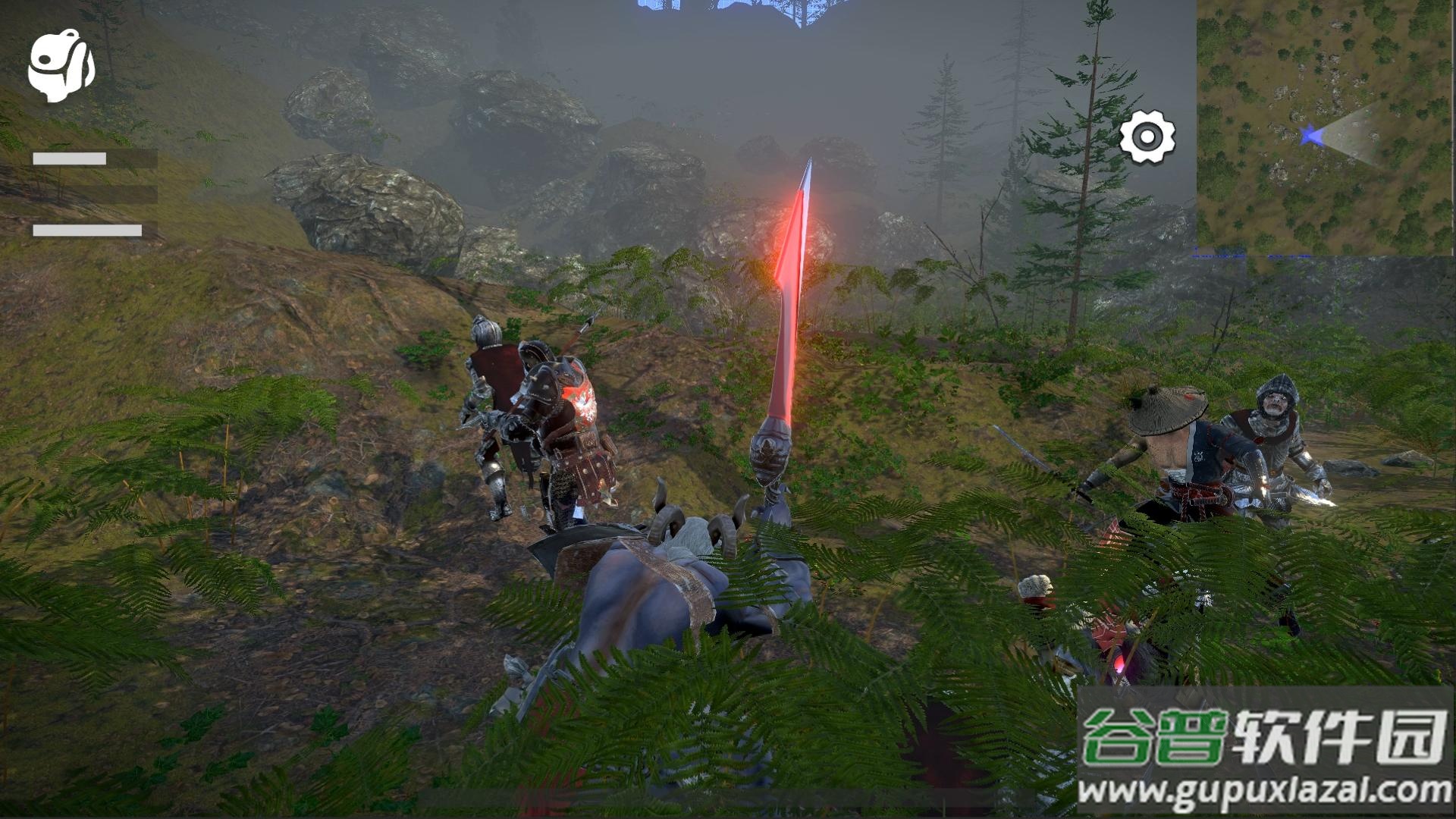
Task: Open the gear settings menu
Action: pos(1147,137)
